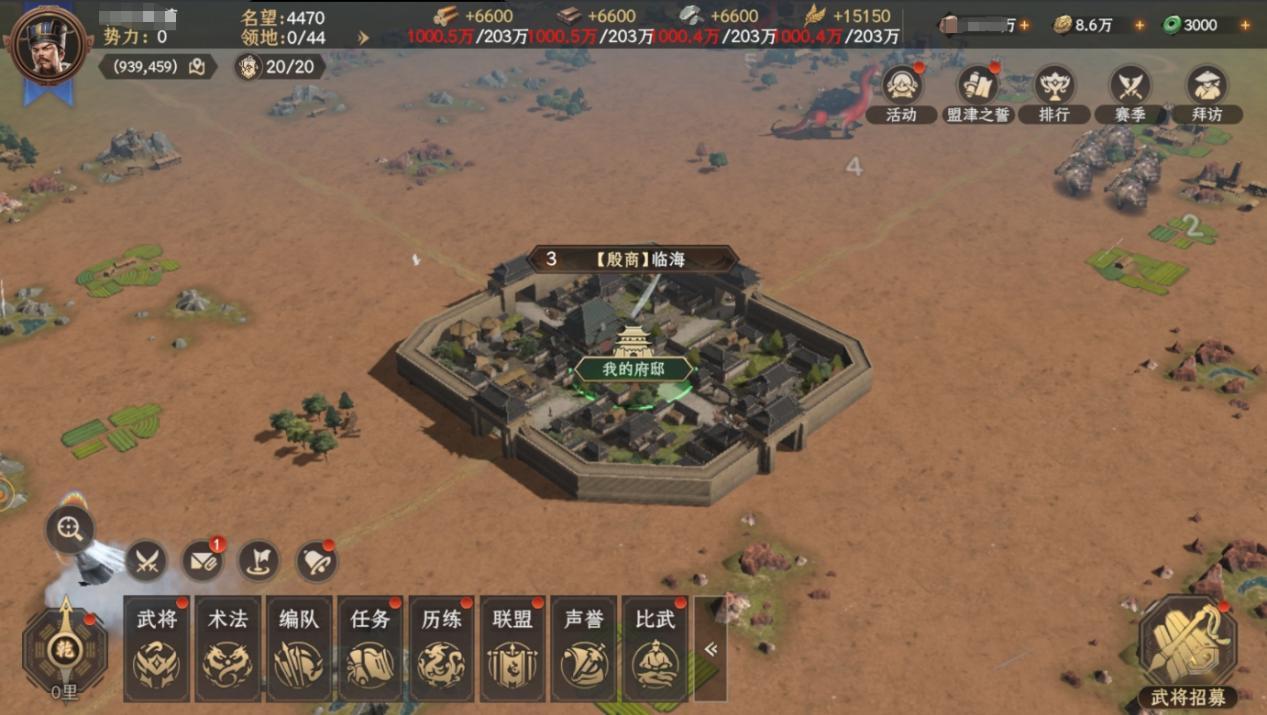Screen dimensions: 1267x715
Task: Open the 任务 quests menu
Action: [370, 648]
